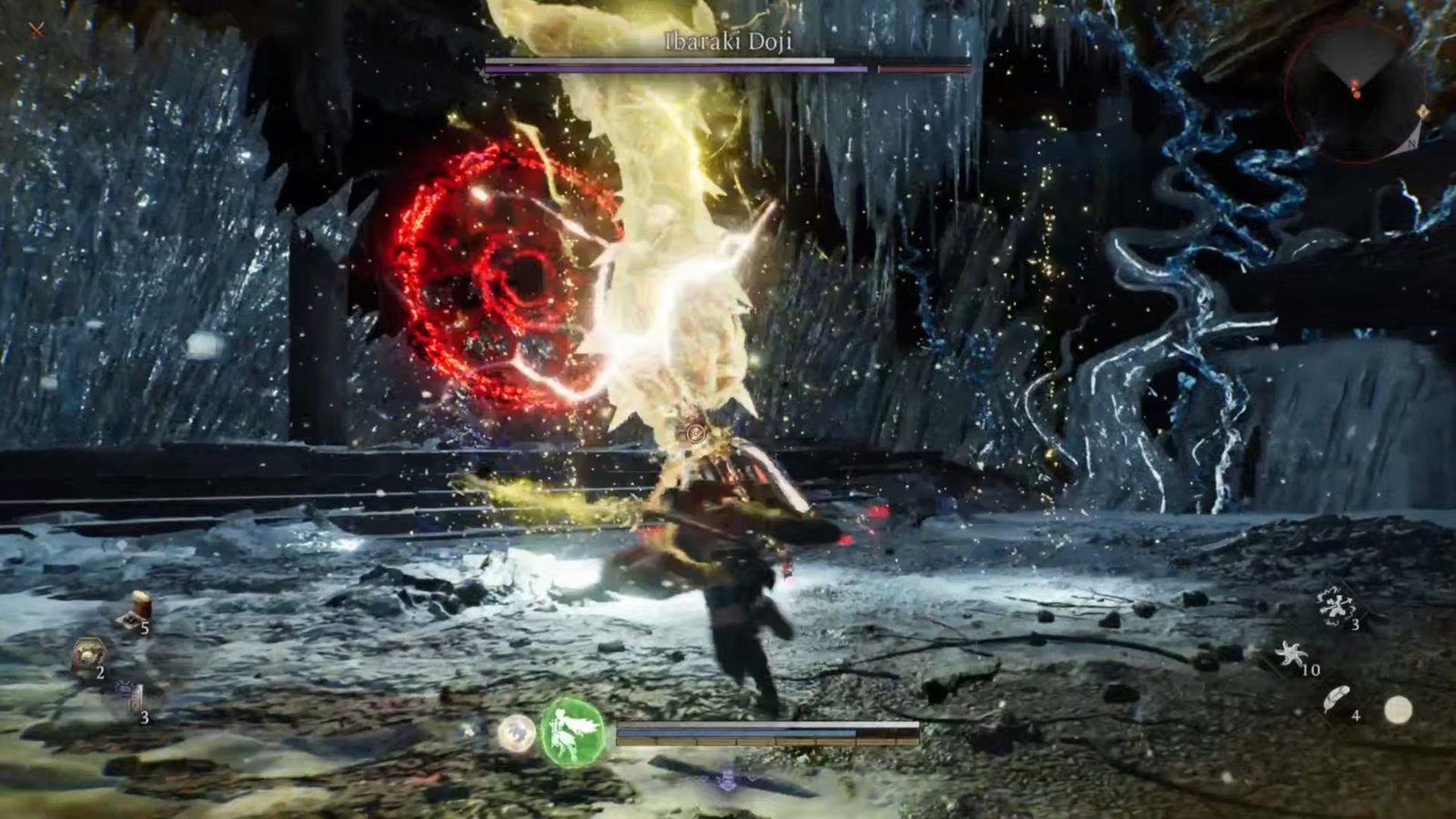
Task: Click the orange diamond marker on minimap edge
Action: pyautogui.click(x=1423, y=111)
